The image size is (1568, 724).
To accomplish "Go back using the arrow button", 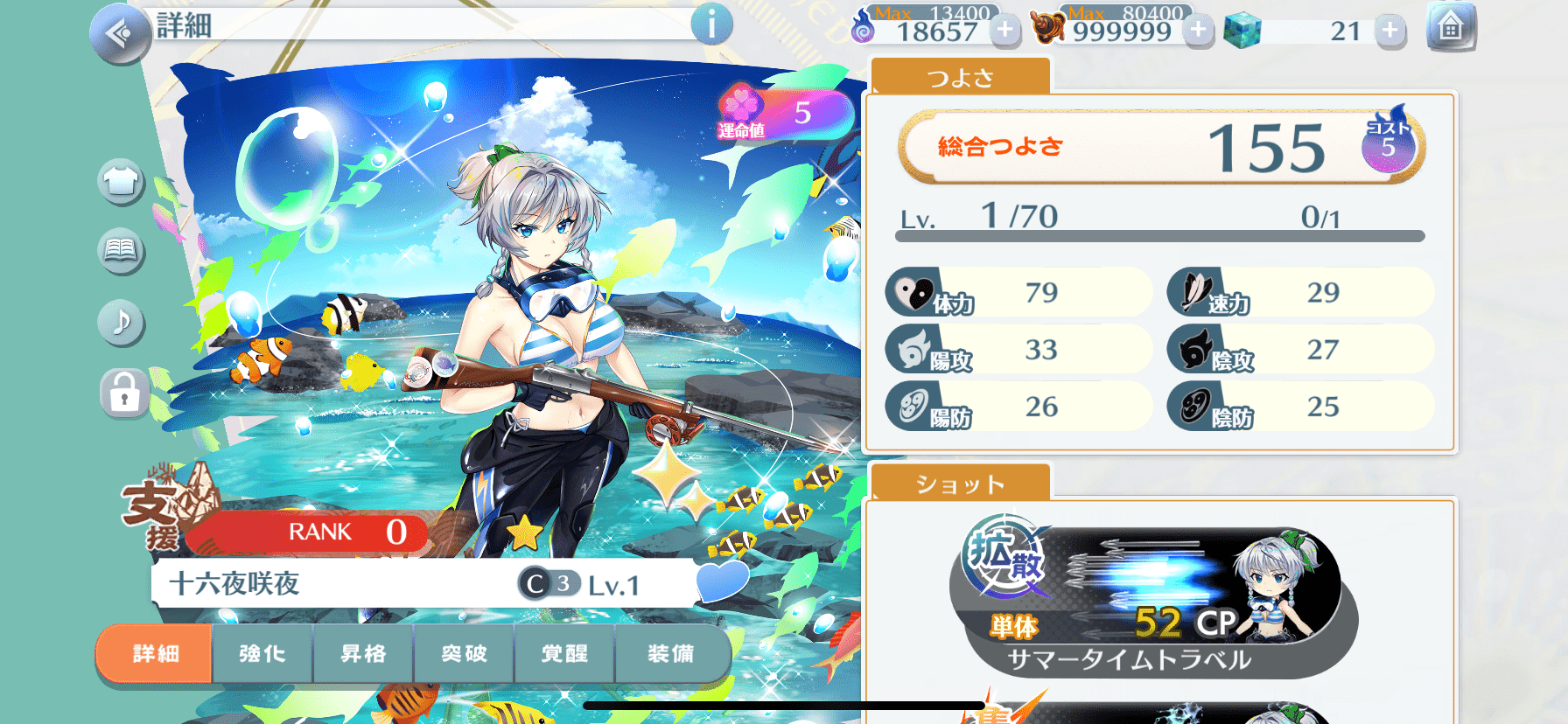I will pyautogui.click(x=119, y=33).
